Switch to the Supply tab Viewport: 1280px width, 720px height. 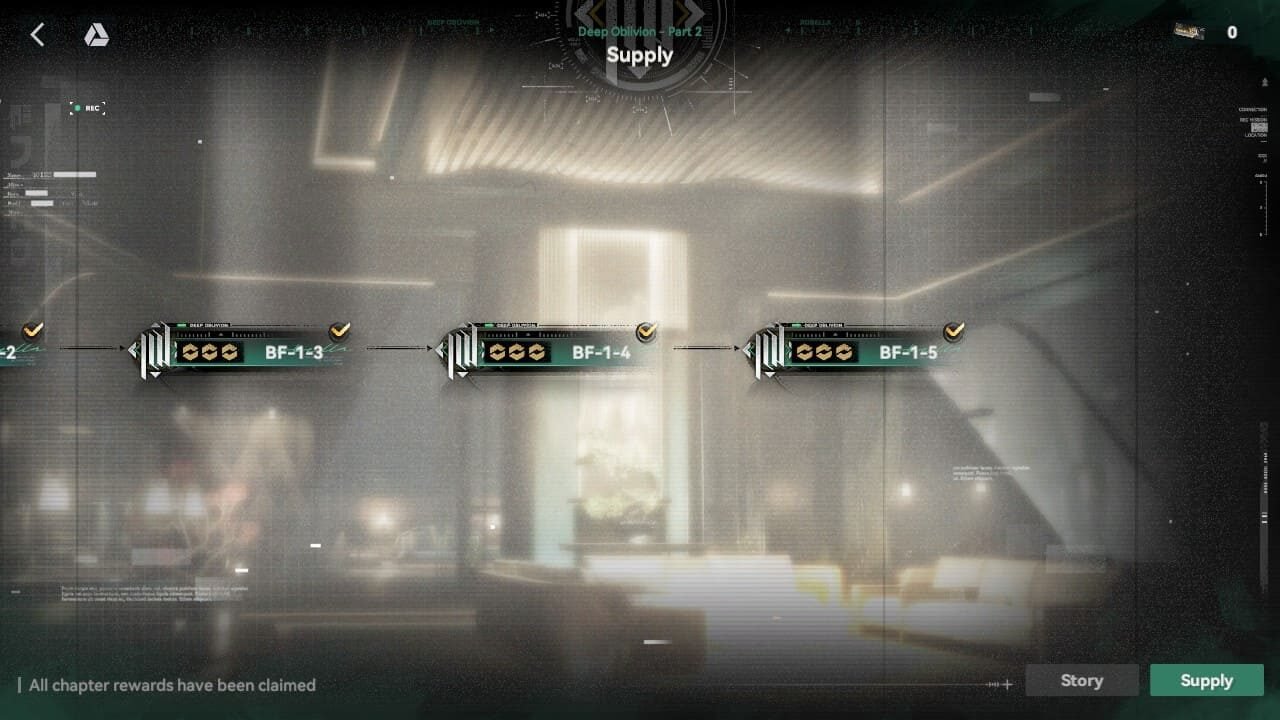coord(1206,680)
